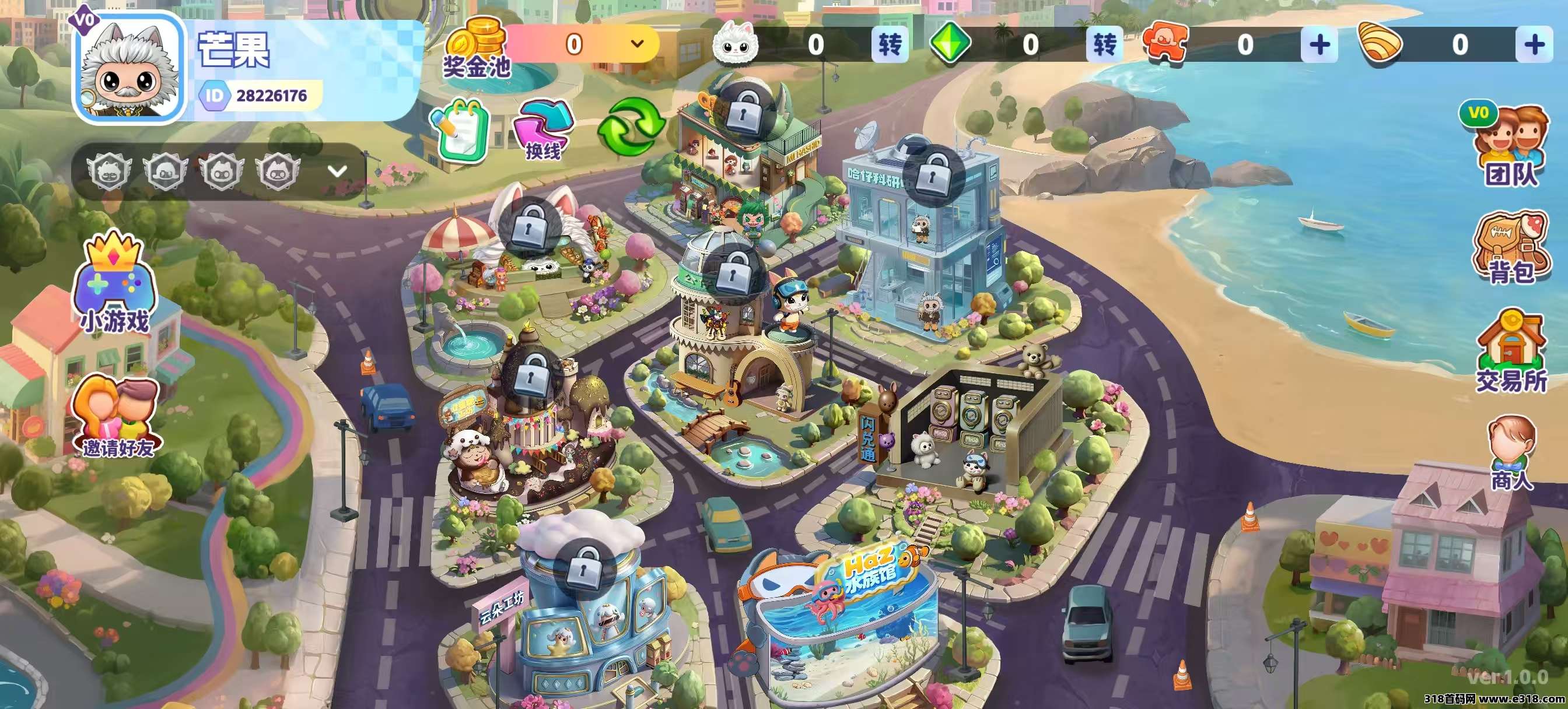Tap 转 next to the green gem currency

1104,44
